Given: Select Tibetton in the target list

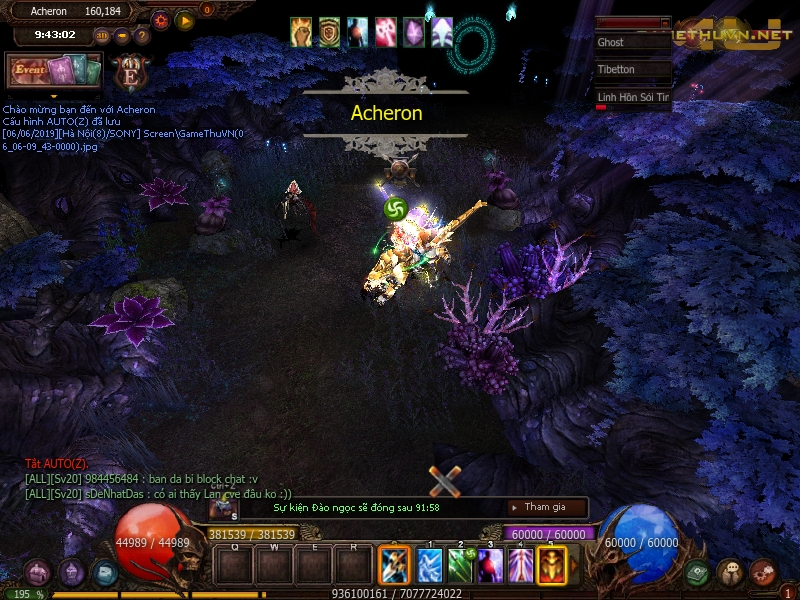Looking at the screenshot, I should (x=633, y=70).
